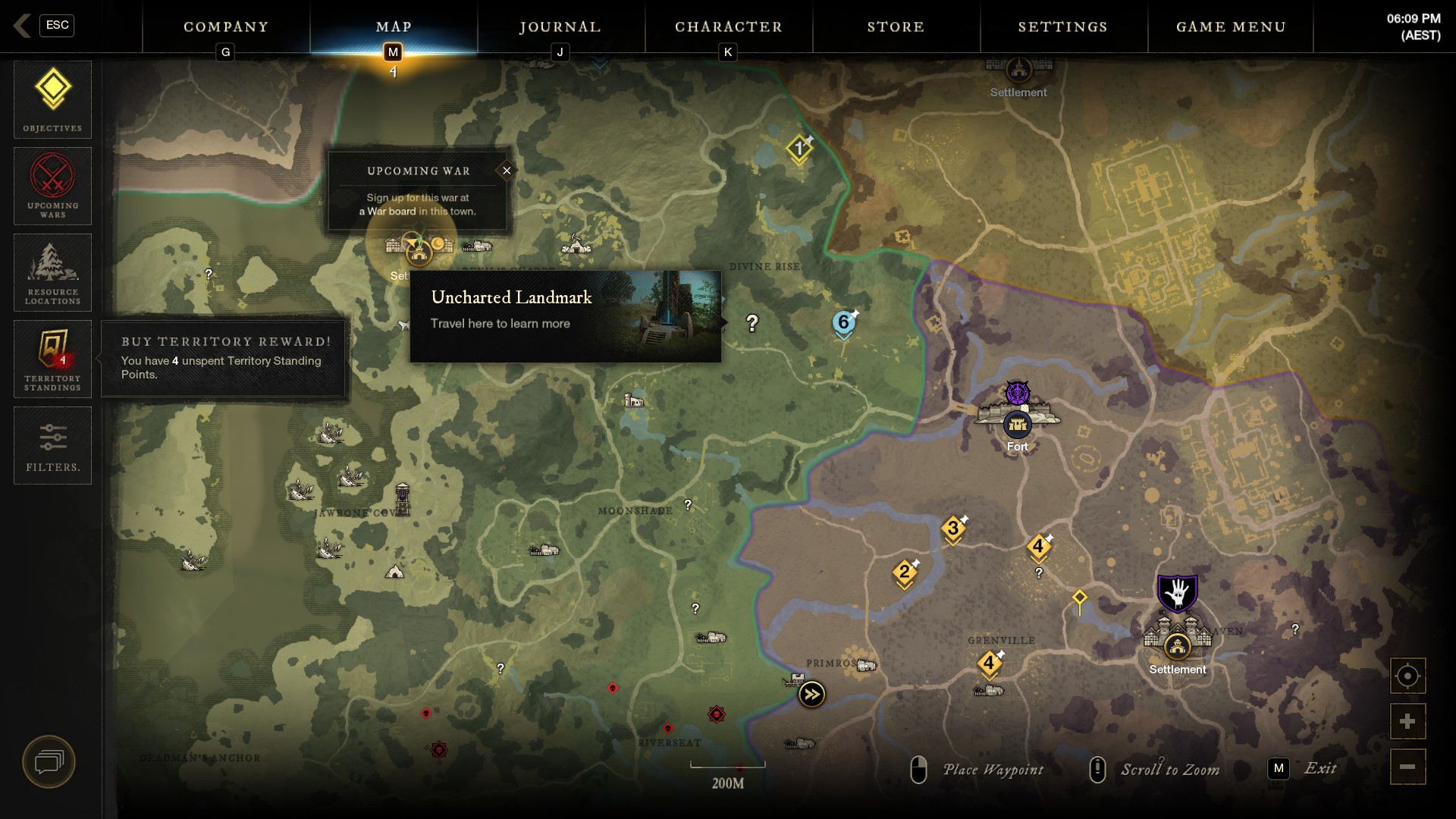Select the Settlement icon in Grenville territory
This screenshot has height=819, width=1456.
[1178, 649]
